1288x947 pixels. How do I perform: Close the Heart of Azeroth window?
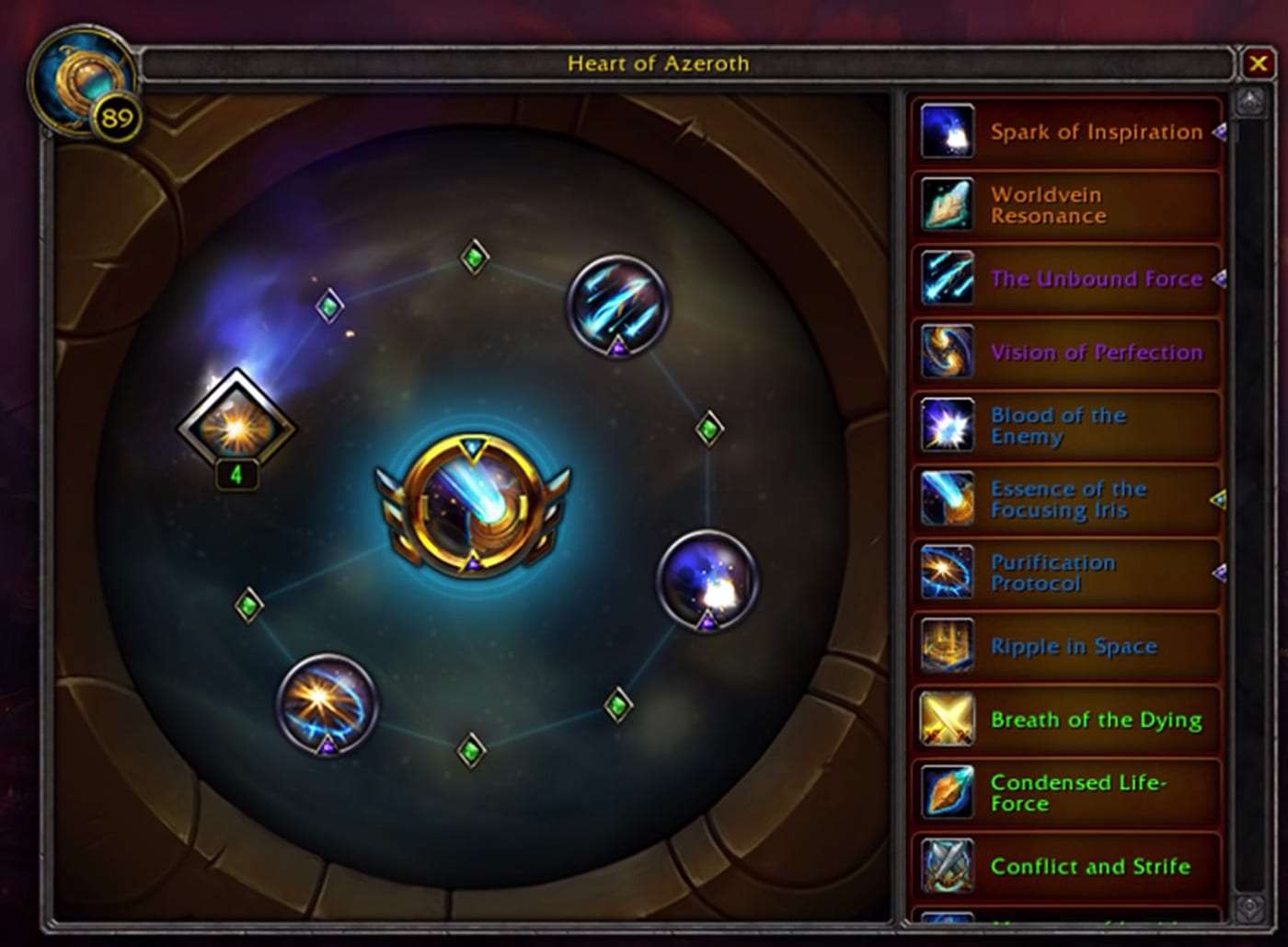click(1257, 64)
